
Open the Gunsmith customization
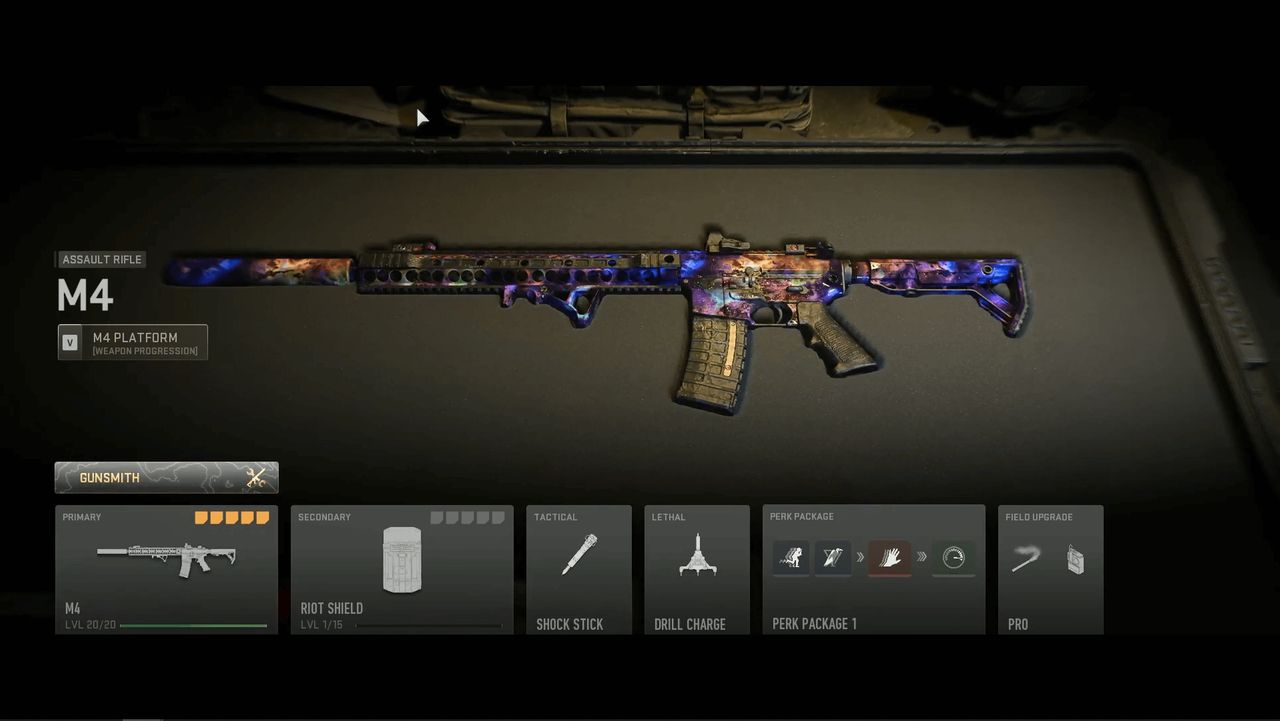click(166, 477)
